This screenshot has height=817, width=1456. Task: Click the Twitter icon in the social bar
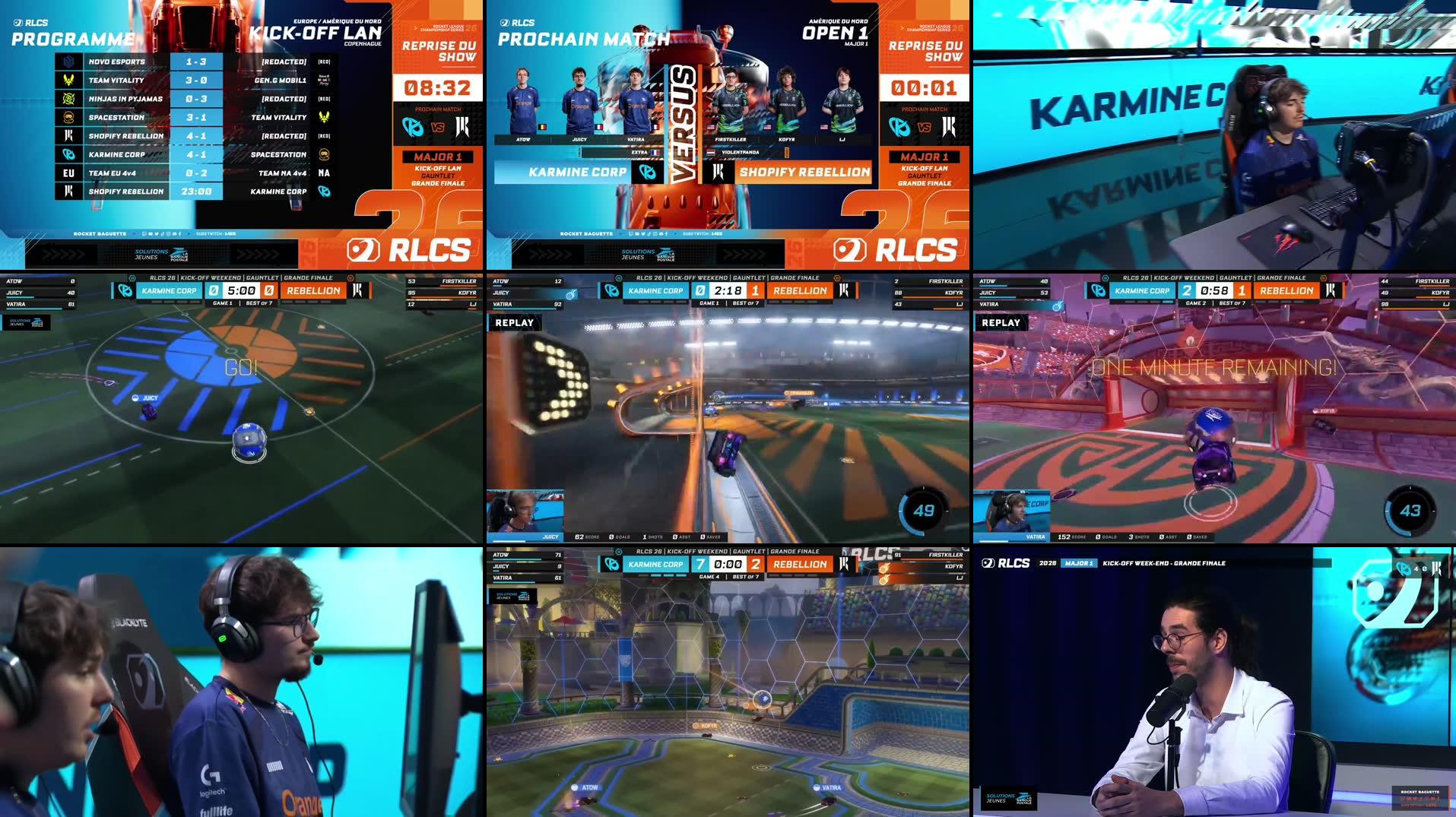[x=157, y=234]
